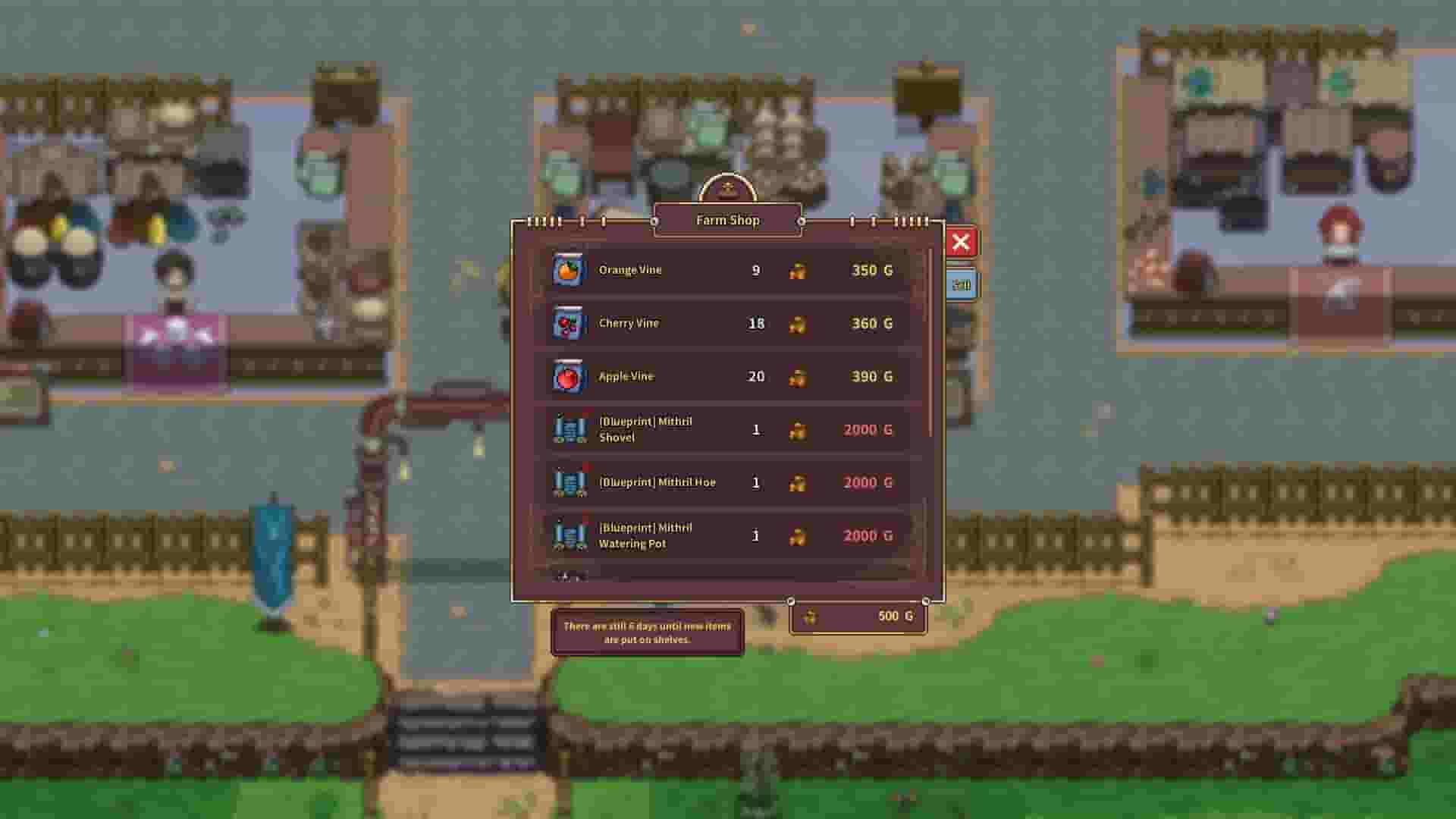Select the Orange Vine seed packet icon

click(x=570, y=269)
